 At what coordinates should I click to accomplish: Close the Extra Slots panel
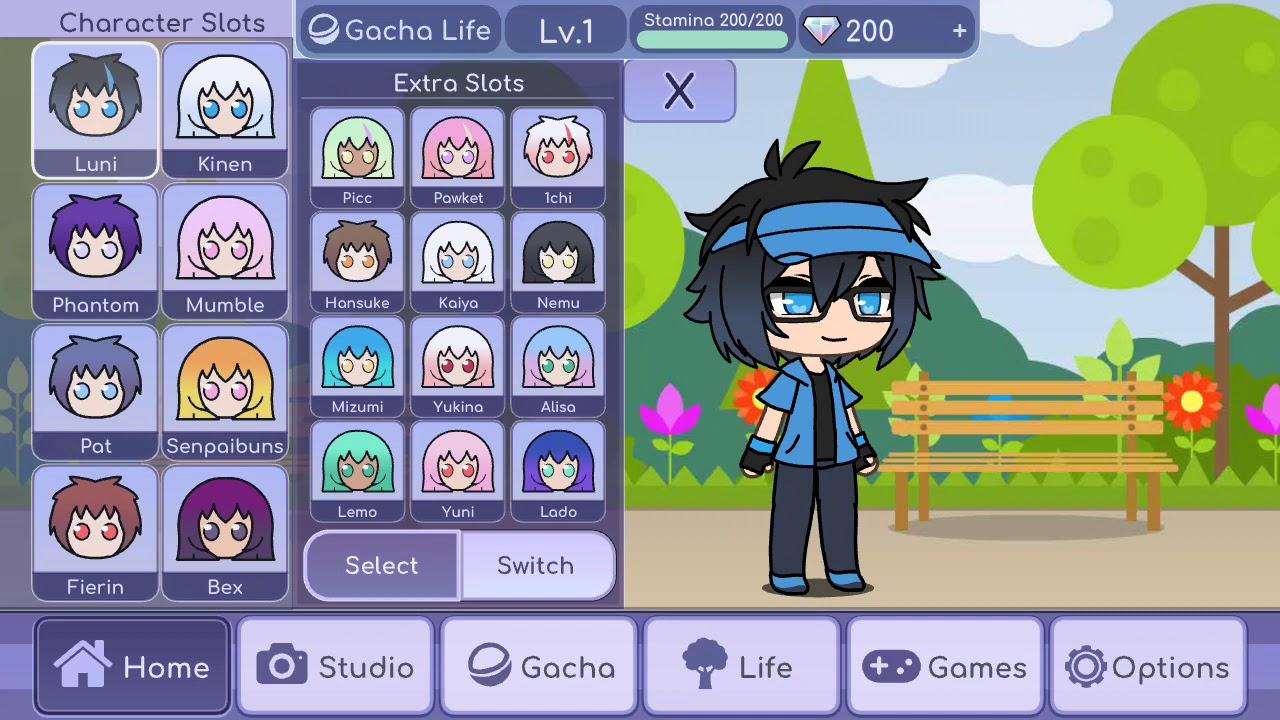tap(679, 90)
